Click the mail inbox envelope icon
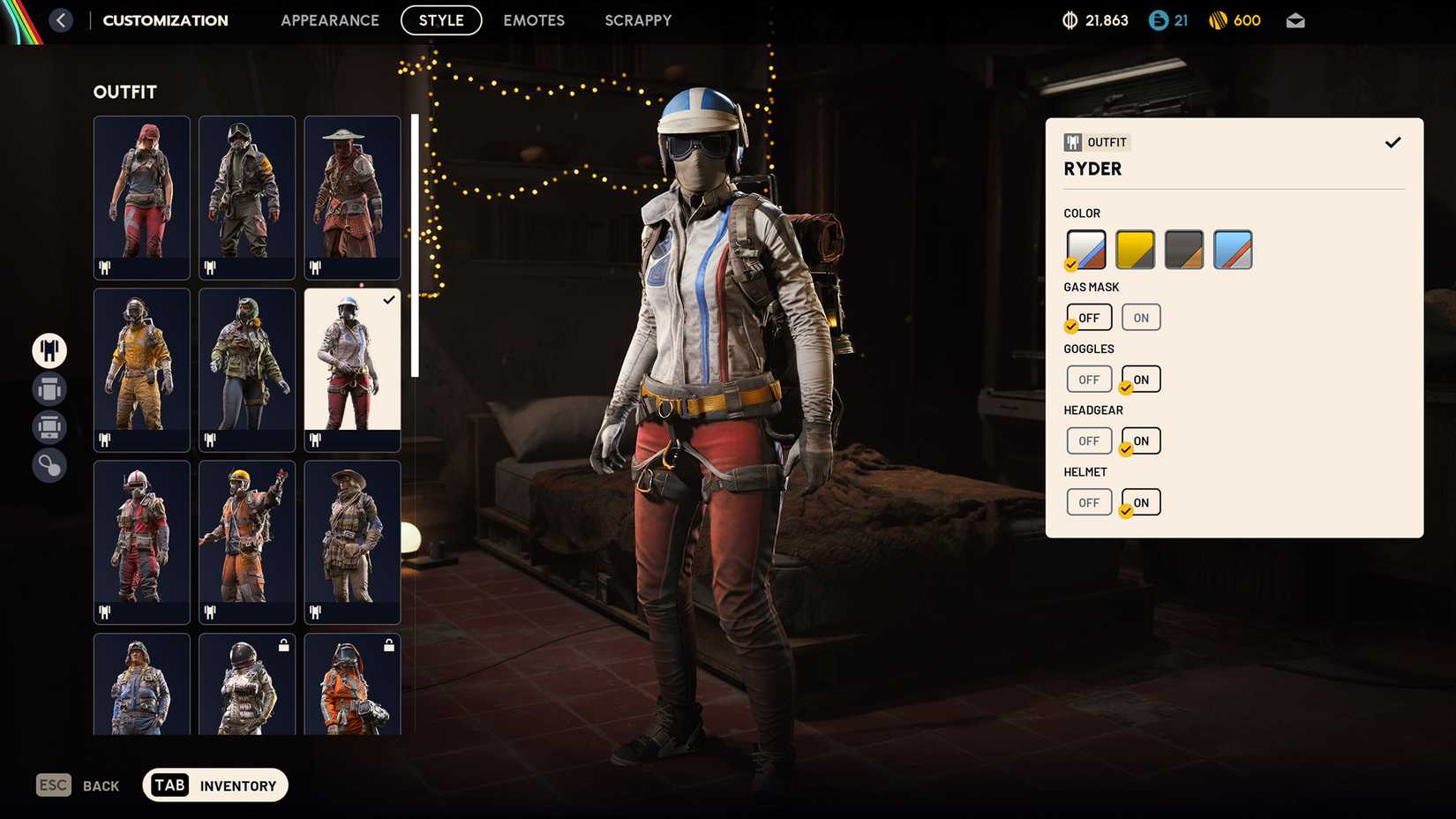1456x819 pixels. pos(1295,19)
